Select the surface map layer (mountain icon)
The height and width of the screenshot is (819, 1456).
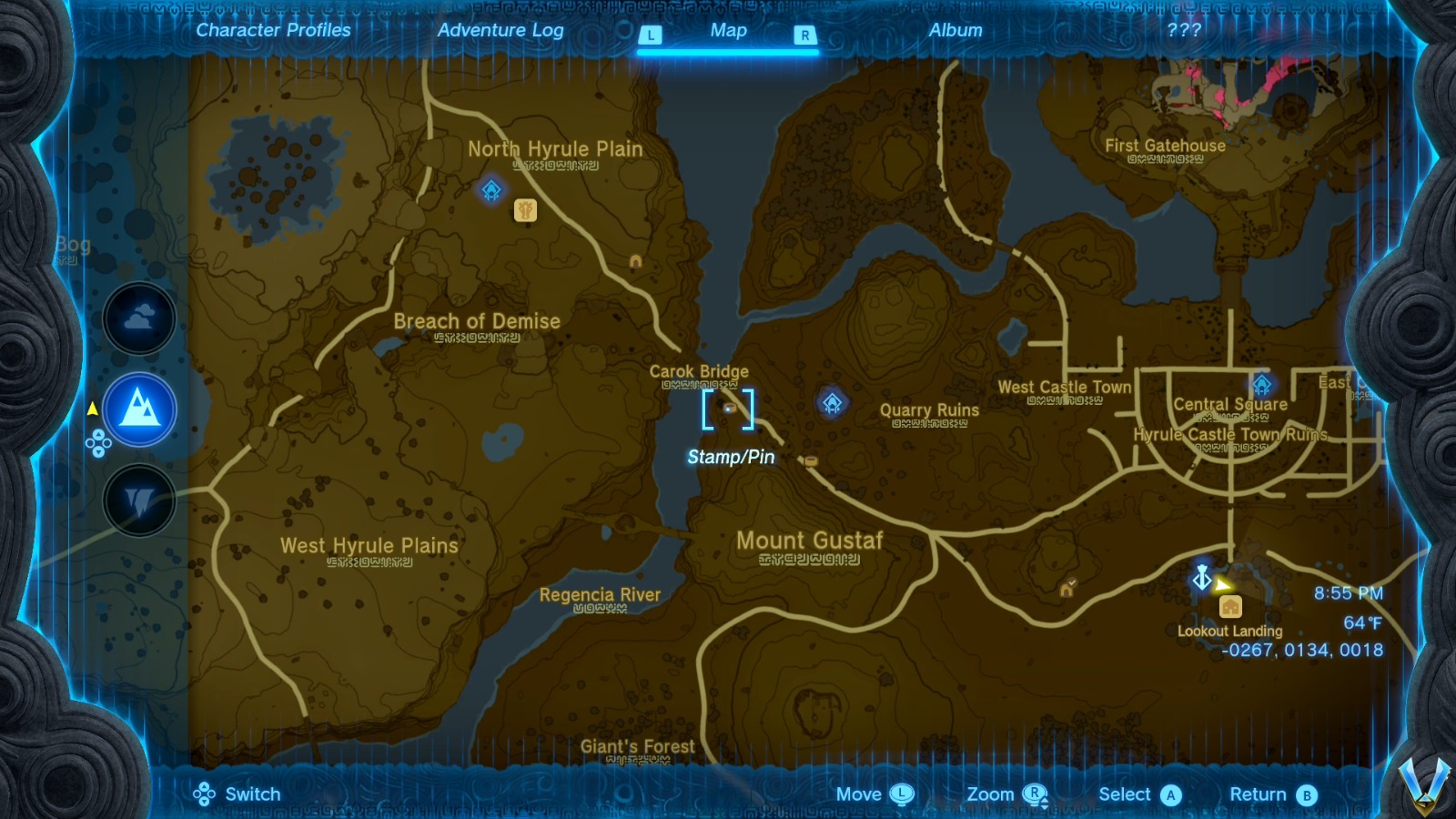(x=138, y=409)
